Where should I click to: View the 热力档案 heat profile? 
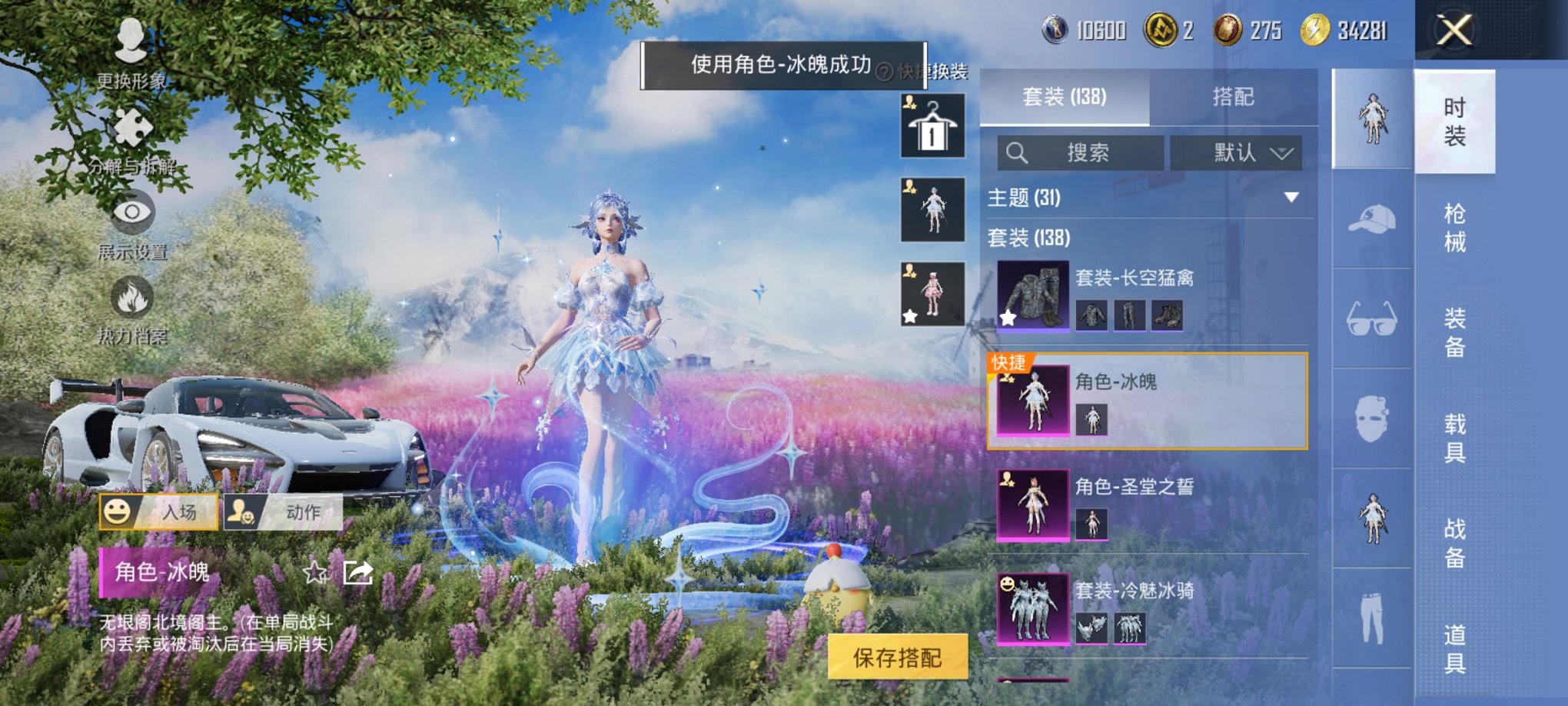tap(132, 308)
